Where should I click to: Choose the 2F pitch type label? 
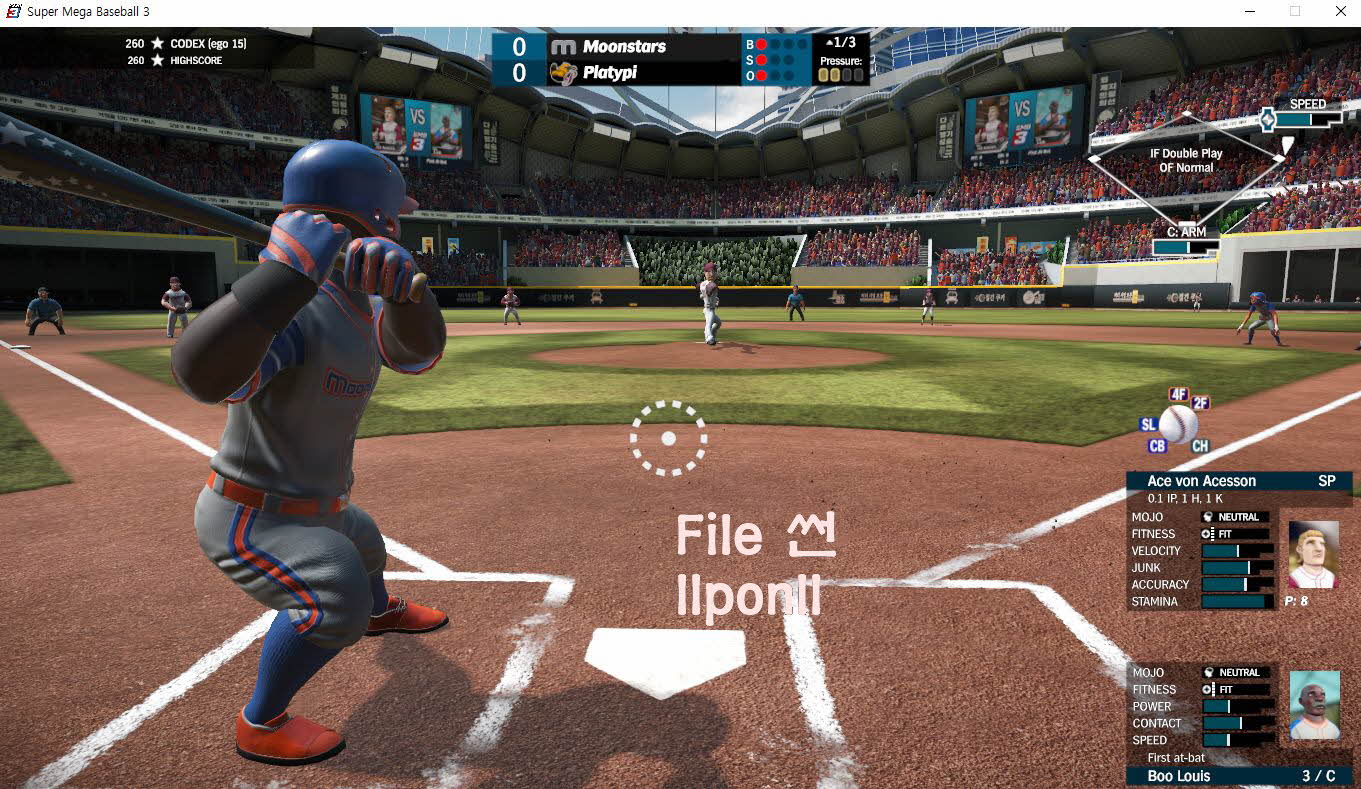click(x=1200, y=403)
